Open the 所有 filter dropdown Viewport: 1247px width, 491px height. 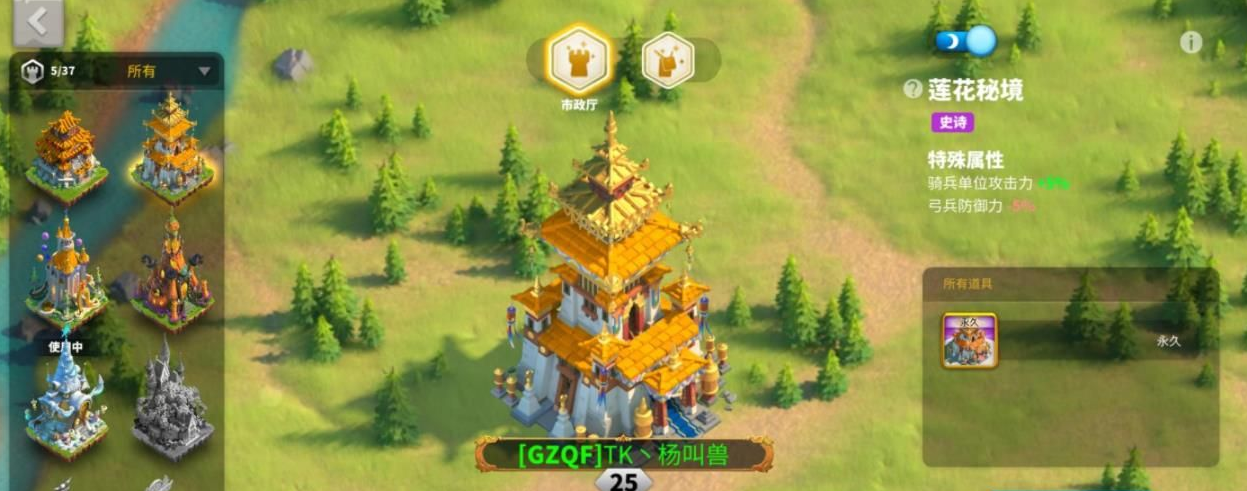click(x=168, y=71)
